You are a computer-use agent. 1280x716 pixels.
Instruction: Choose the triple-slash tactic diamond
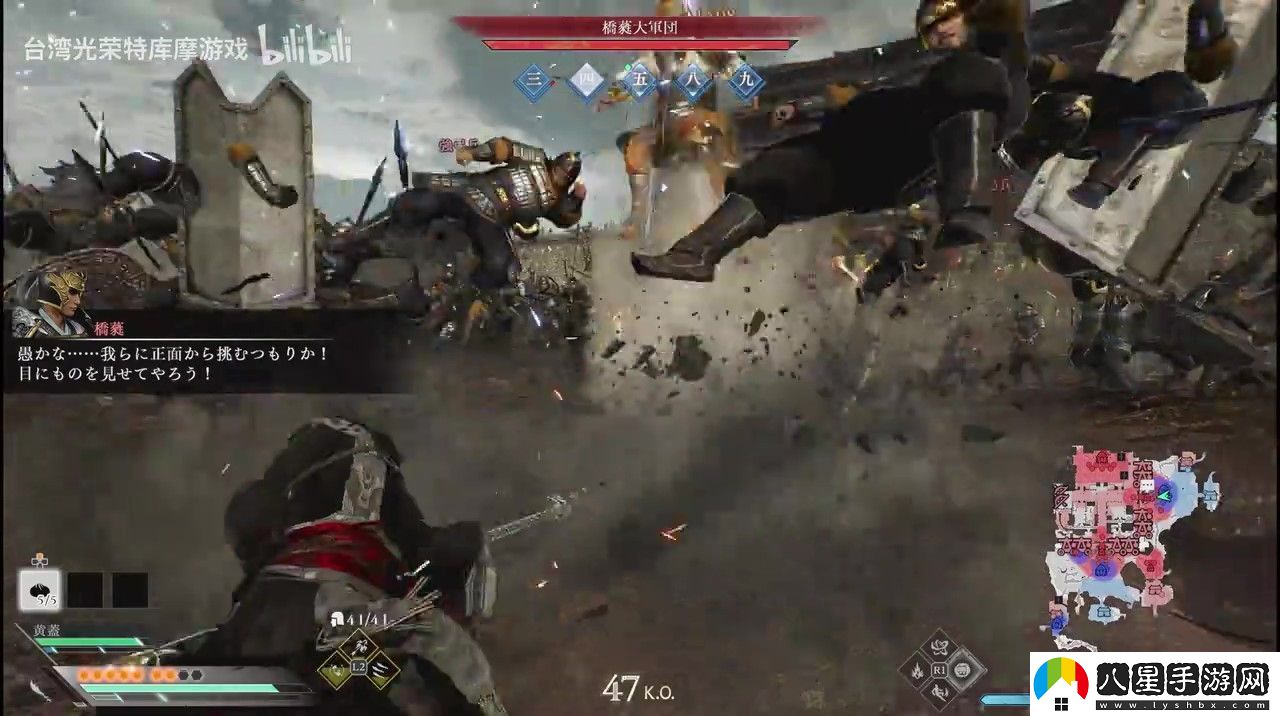pos(382,669)
